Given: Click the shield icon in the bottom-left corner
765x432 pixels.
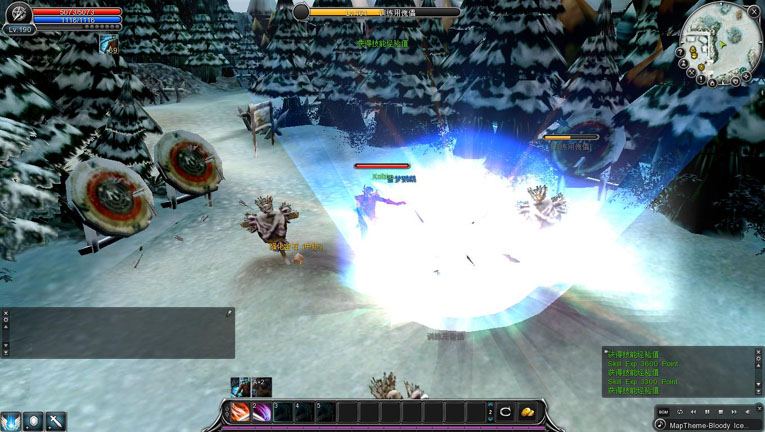Looking at the screenshot, I should pyautogui.click(x=34, y=421).
